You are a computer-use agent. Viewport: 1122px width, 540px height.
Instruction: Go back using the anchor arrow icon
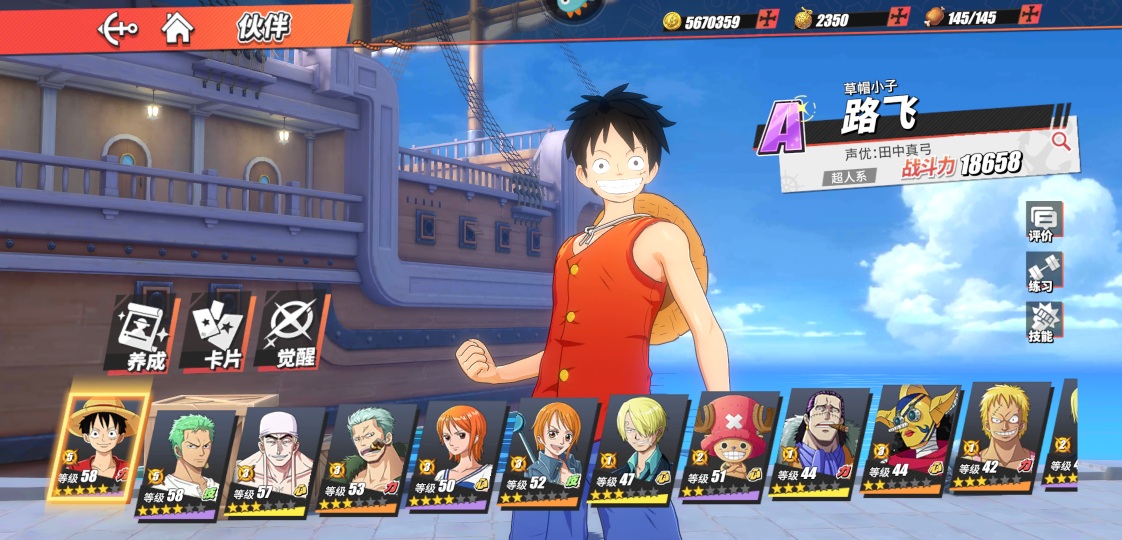[x=117, y=29]
